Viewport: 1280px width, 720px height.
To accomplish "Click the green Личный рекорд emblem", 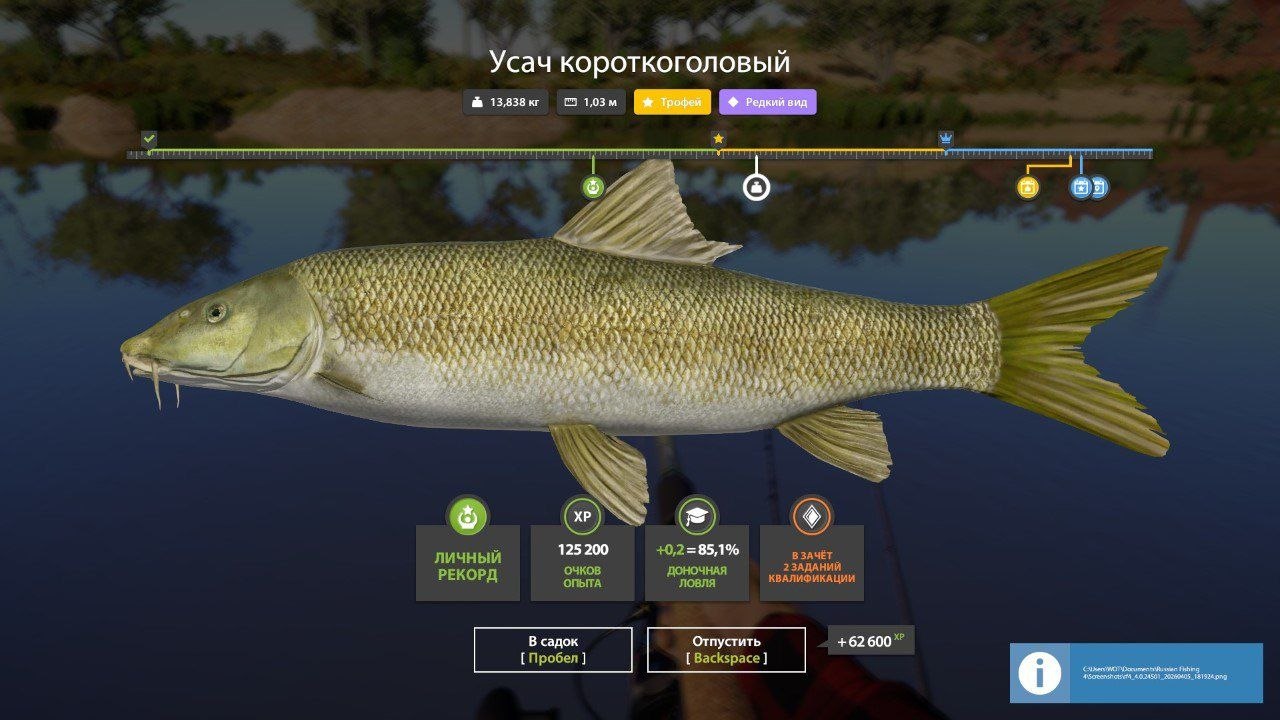I will coord(467,517).
